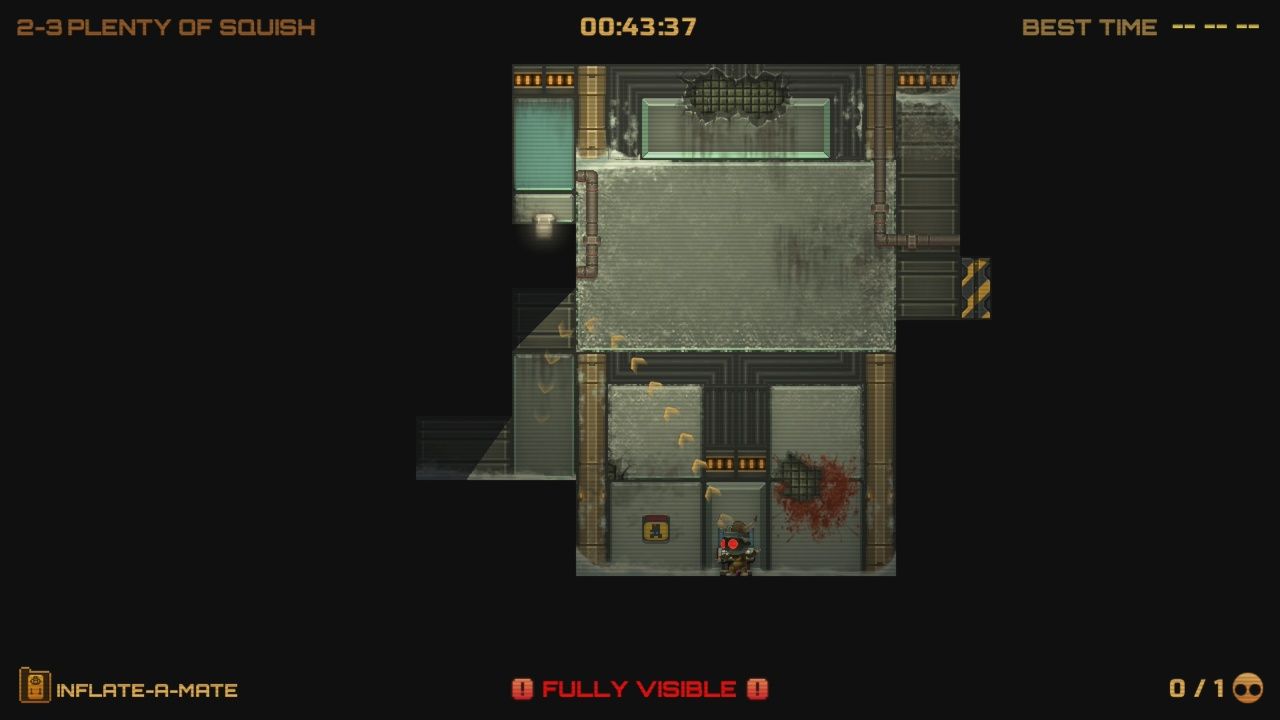The image size is (1280, 720).
Task: Click the left red exclamation warning icon
Action: coord(524,689)
